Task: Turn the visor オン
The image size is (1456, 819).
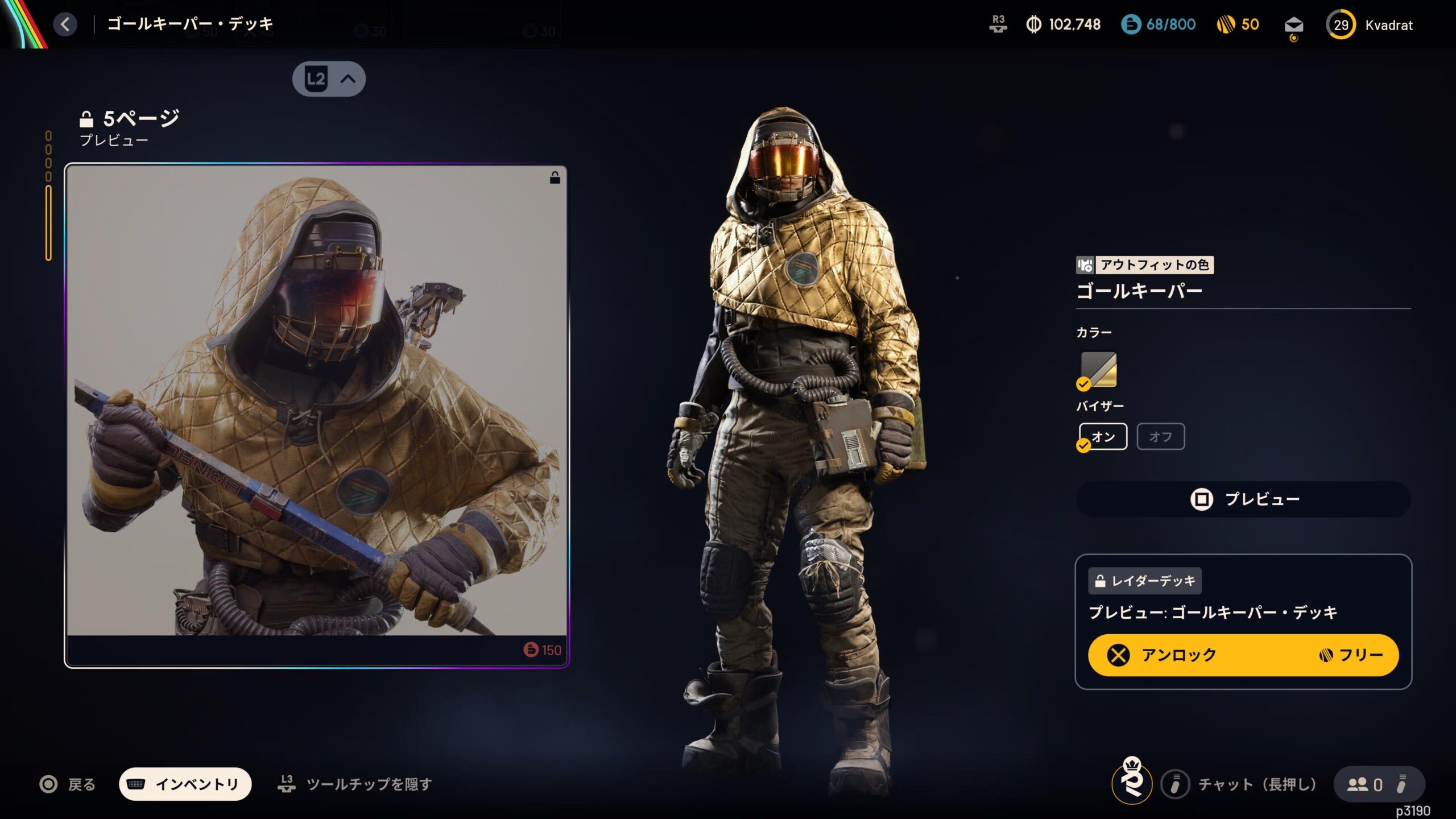Action: [1103, 437]
